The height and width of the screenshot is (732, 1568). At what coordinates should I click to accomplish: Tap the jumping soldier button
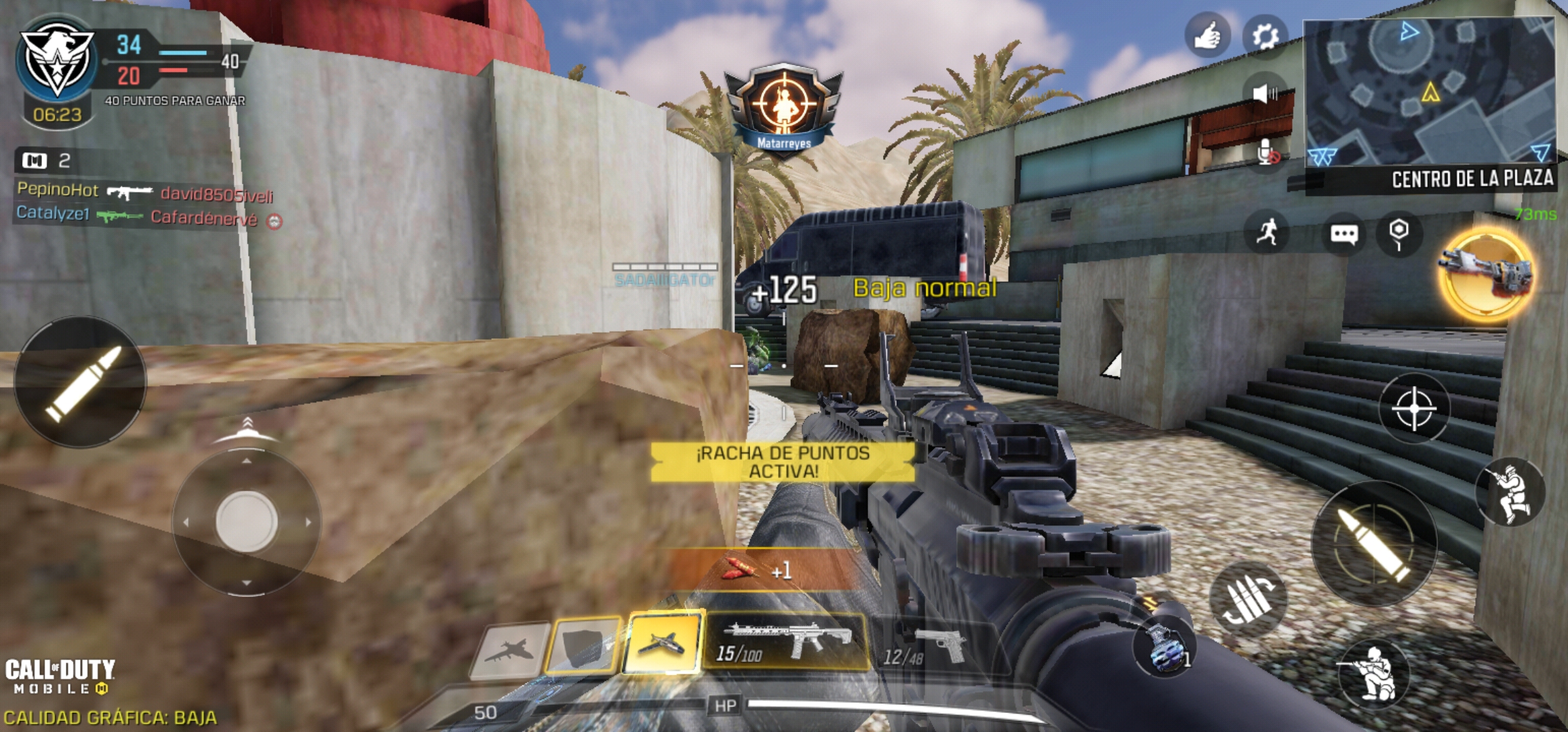(x=1510, y=492)
